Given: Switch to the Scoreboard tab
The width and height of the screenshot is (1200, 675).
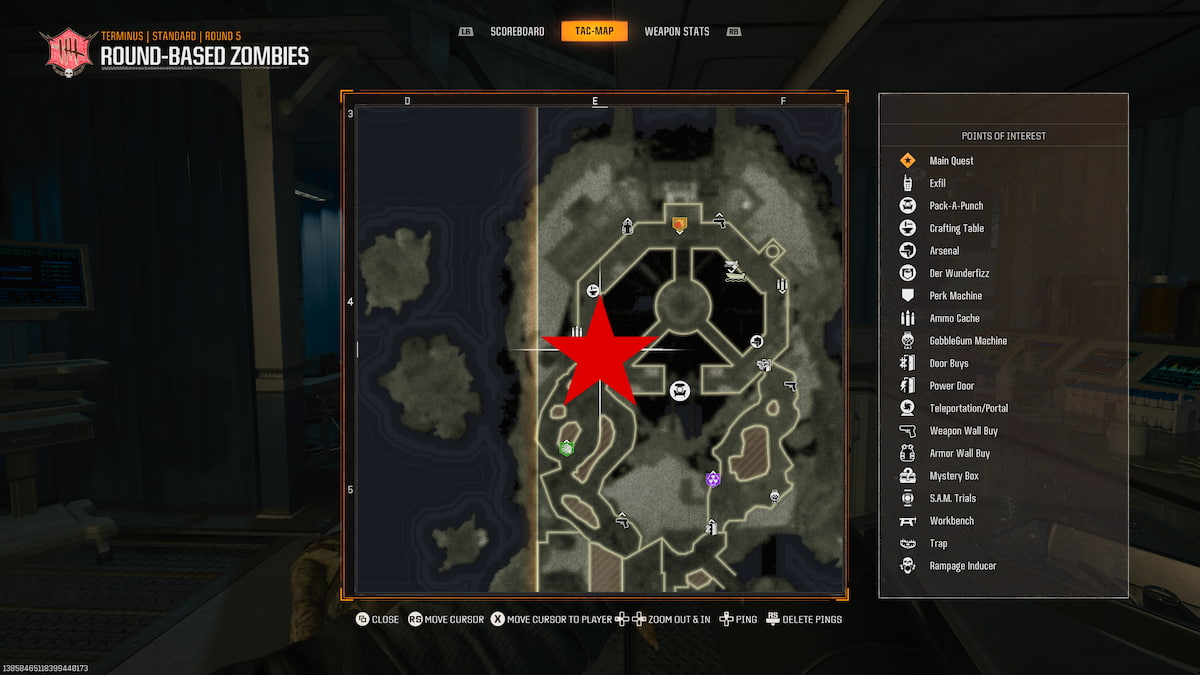Looking at the screenshot, I should [x=517, y=32].
